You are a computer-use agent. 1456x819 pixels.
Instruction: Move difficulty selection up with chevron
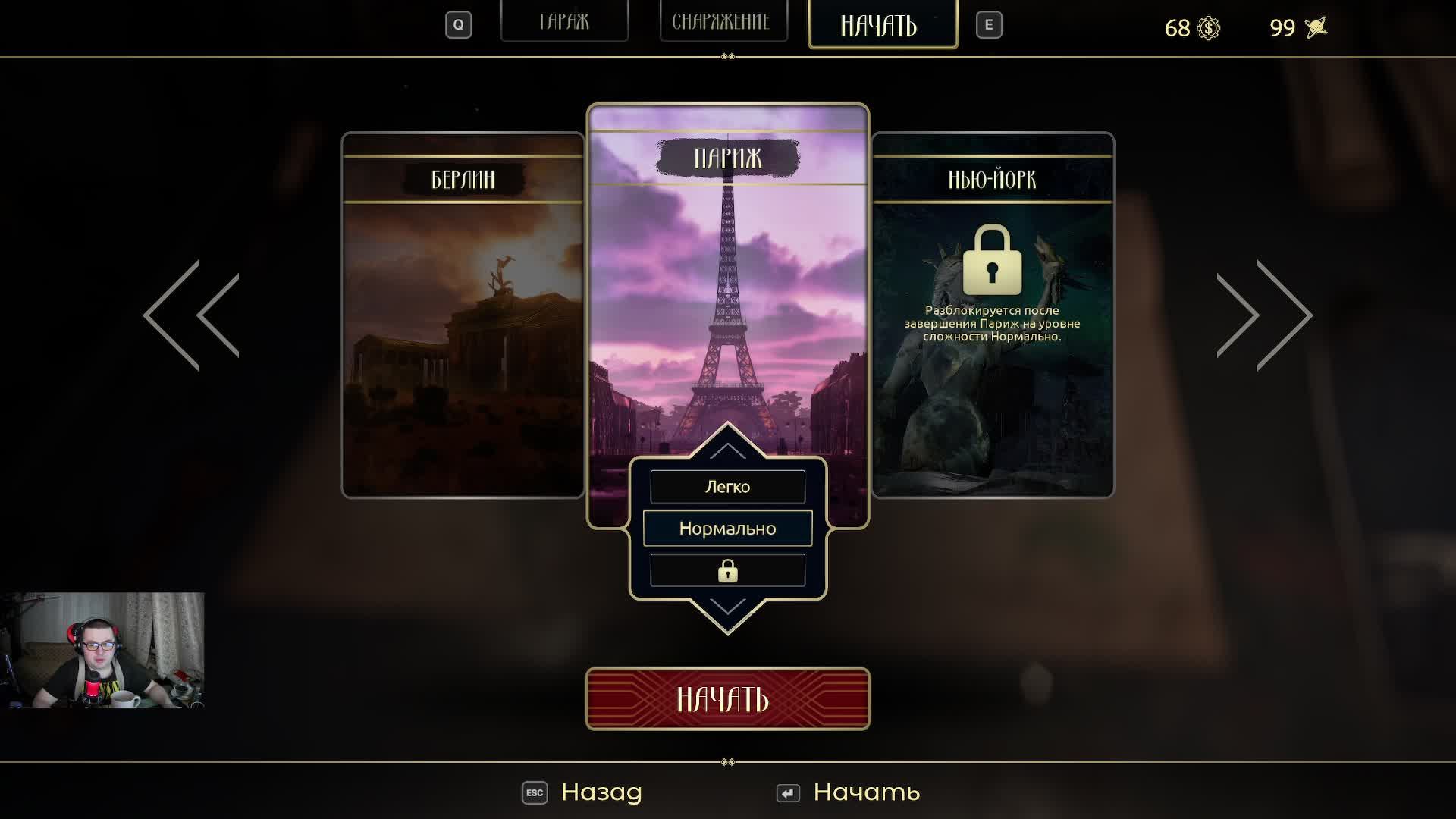pyautogui.click(x=727, y=450)
